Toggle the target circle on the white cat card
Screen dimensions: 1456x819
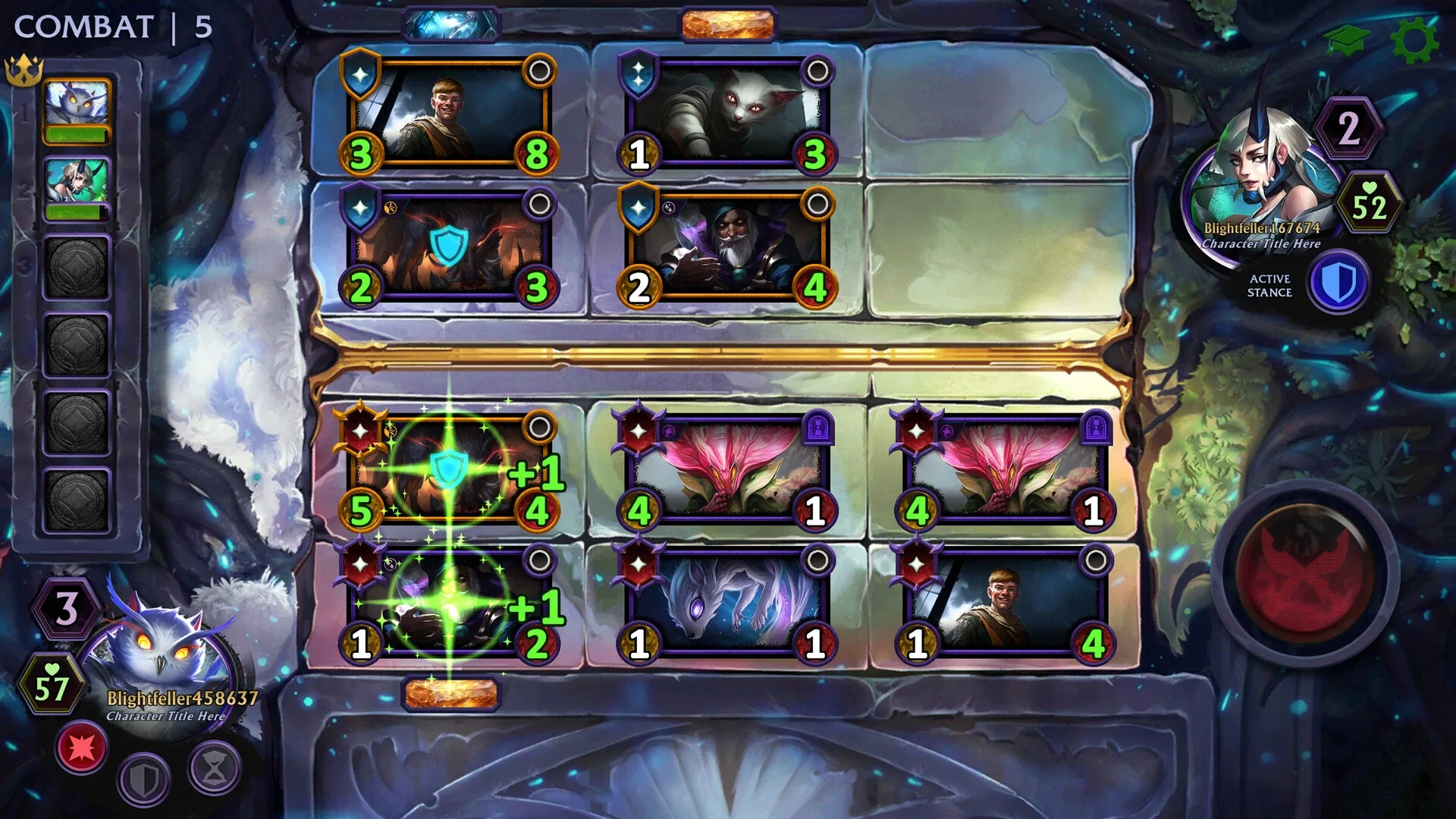(817, 70)
